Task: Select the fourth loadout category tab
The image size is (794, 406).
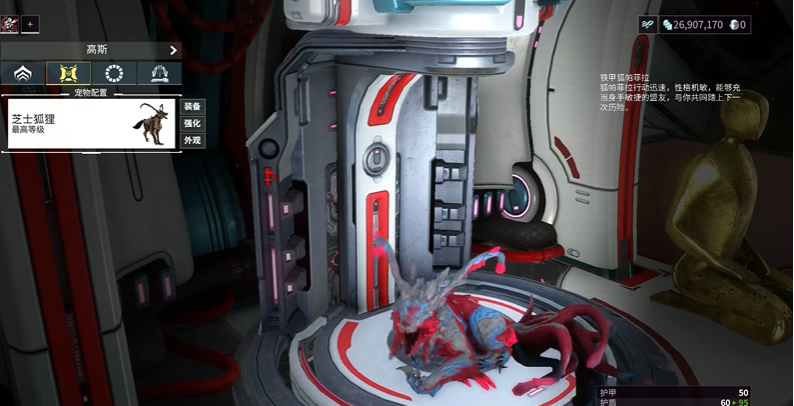Action: [159, 73]
